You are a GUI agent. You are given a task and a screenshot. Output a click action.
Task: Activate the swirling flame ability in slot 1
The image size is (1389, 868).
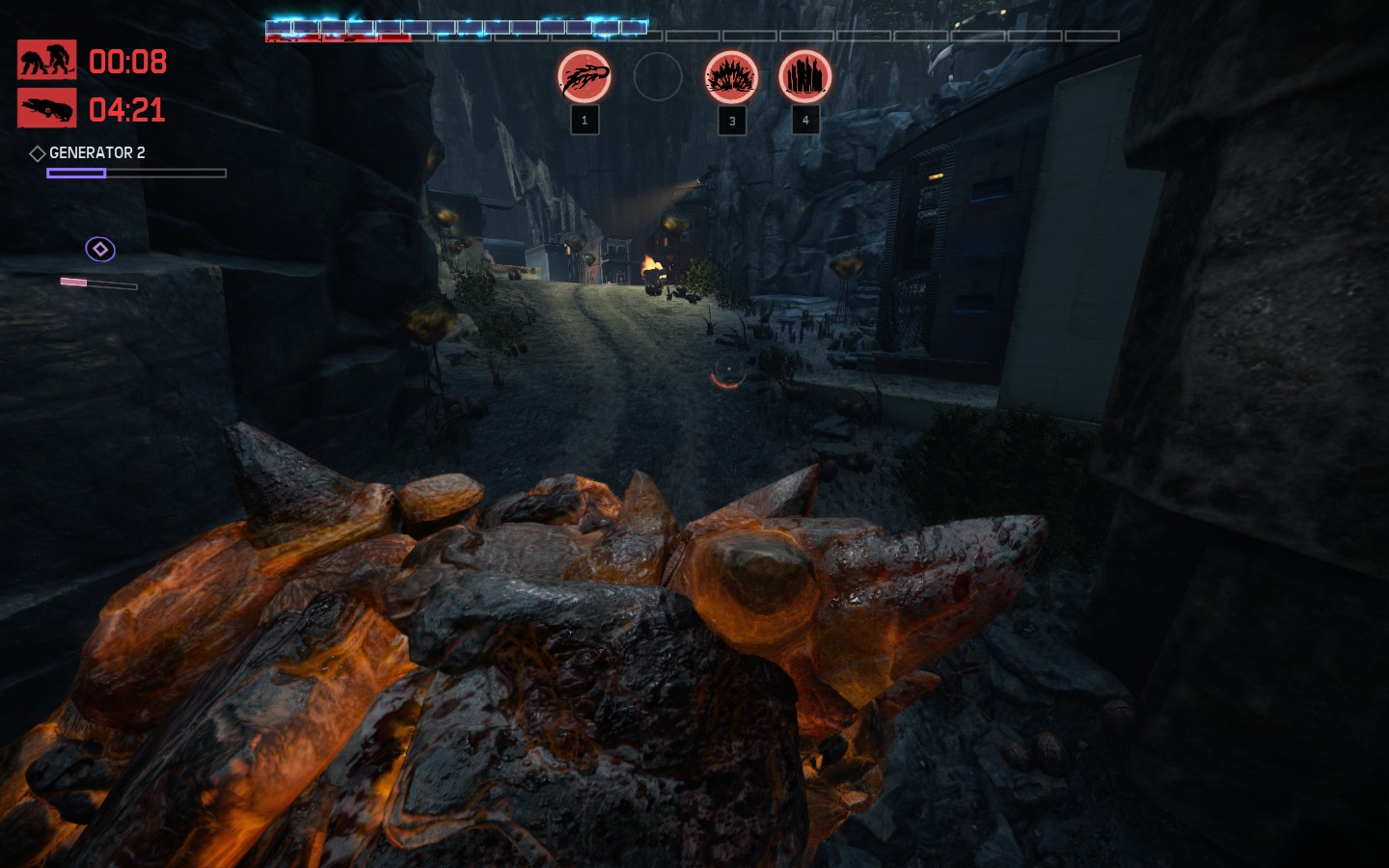(x=585, y=77)
